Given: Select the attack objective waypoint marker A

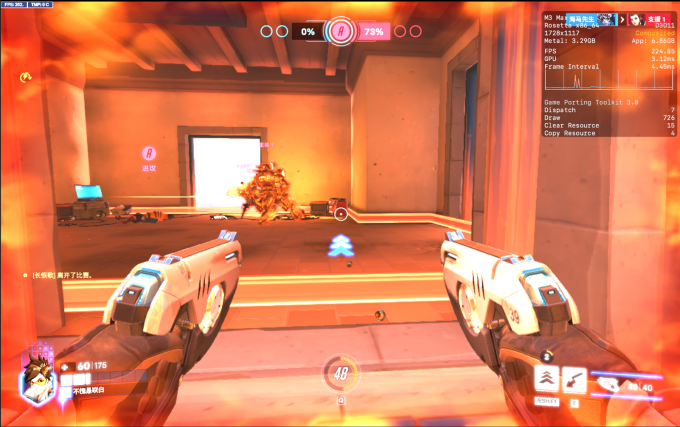Looking at the screenshot, I should click(149, 153).
